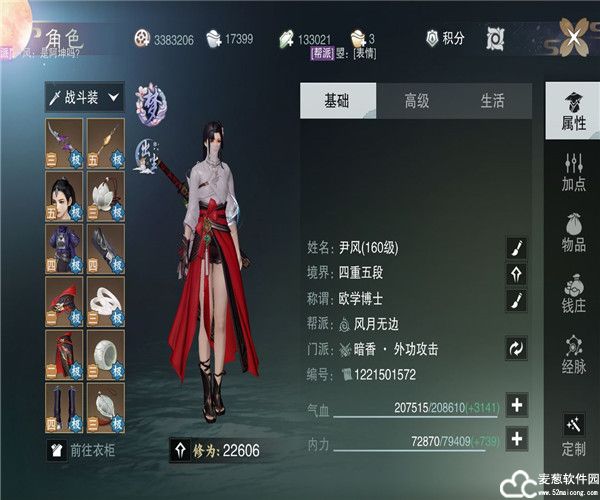600x500 pixels.
Task: Edit the character name 尹风
Action: [517, 248]
